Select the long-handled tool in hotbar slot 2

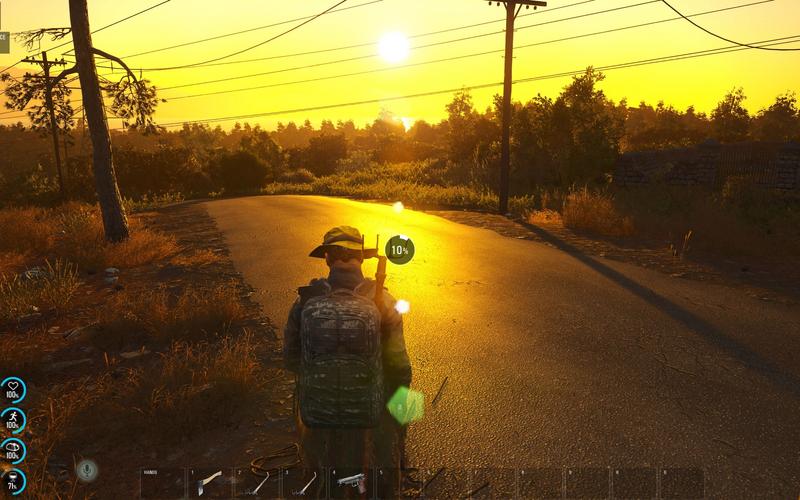(257, 483)
